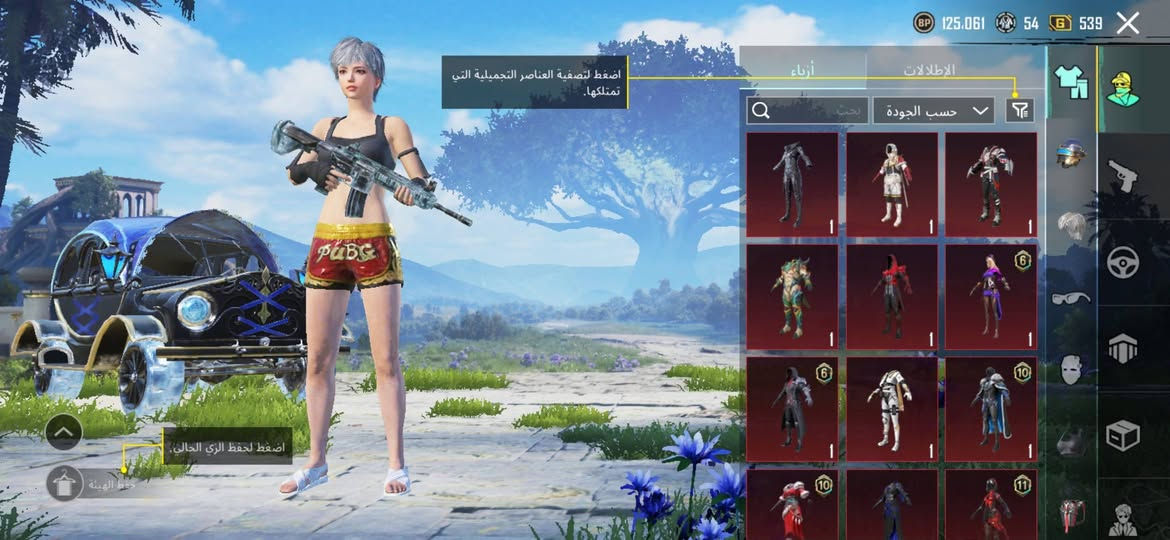Select the character outfit category icon

pyautogui.click(x=1123, y=89)
